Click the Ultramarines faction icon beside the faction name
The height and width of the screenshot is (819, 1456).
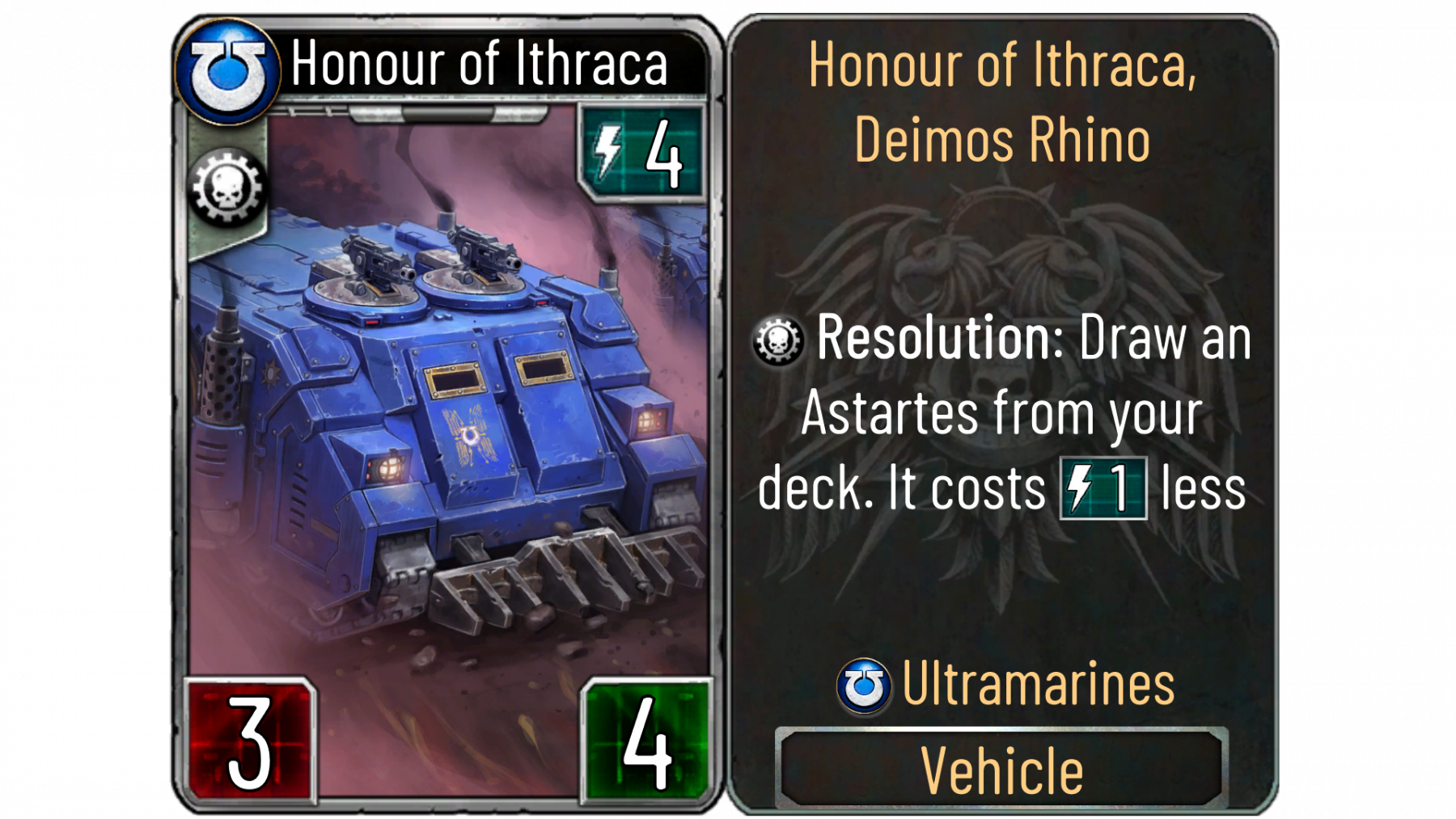point(863,686)
